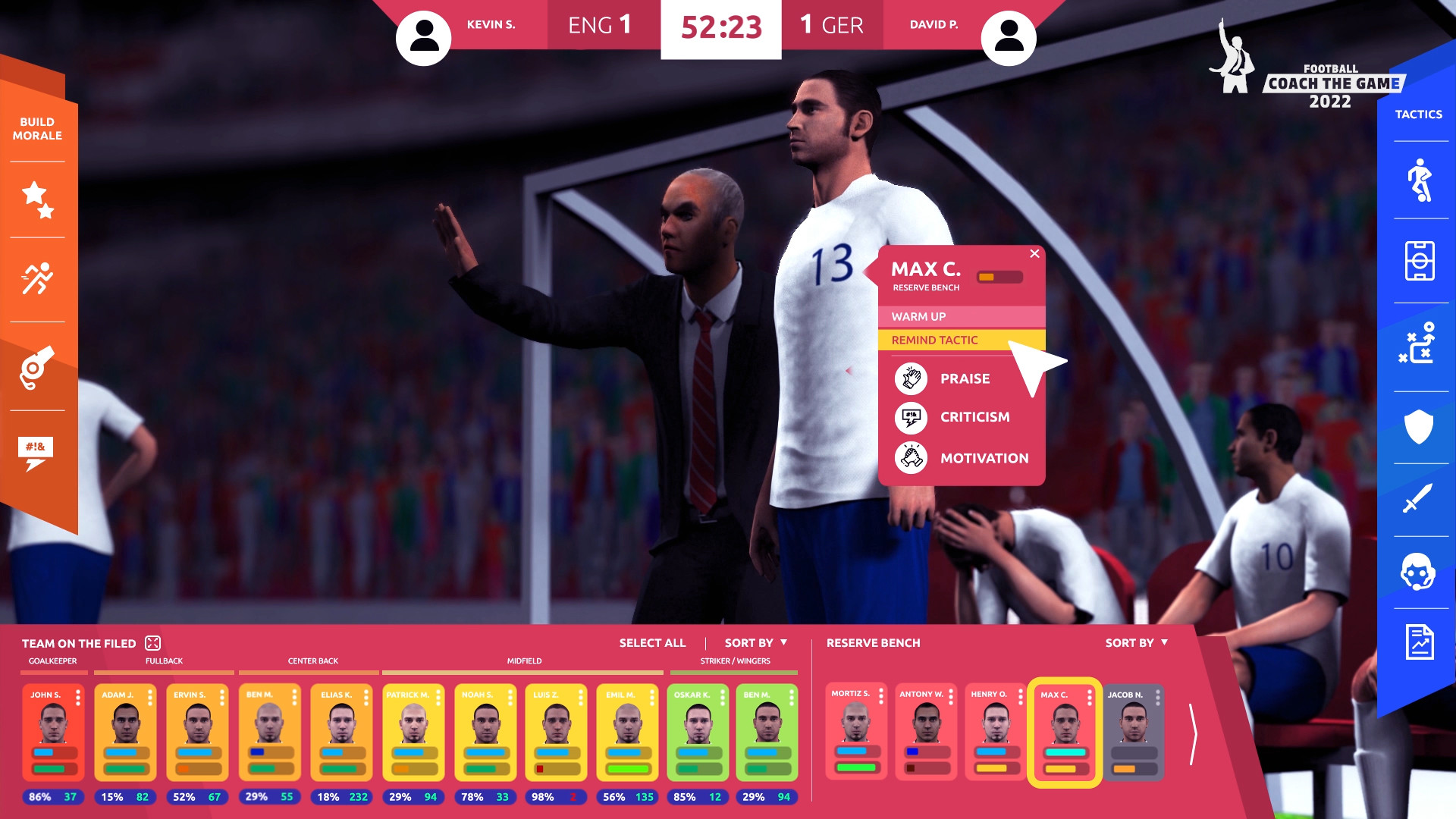Open Sort By dropdown for reserve bench
The width and height of the screenshot is (1456, 819).
[x=1136, y=642]
